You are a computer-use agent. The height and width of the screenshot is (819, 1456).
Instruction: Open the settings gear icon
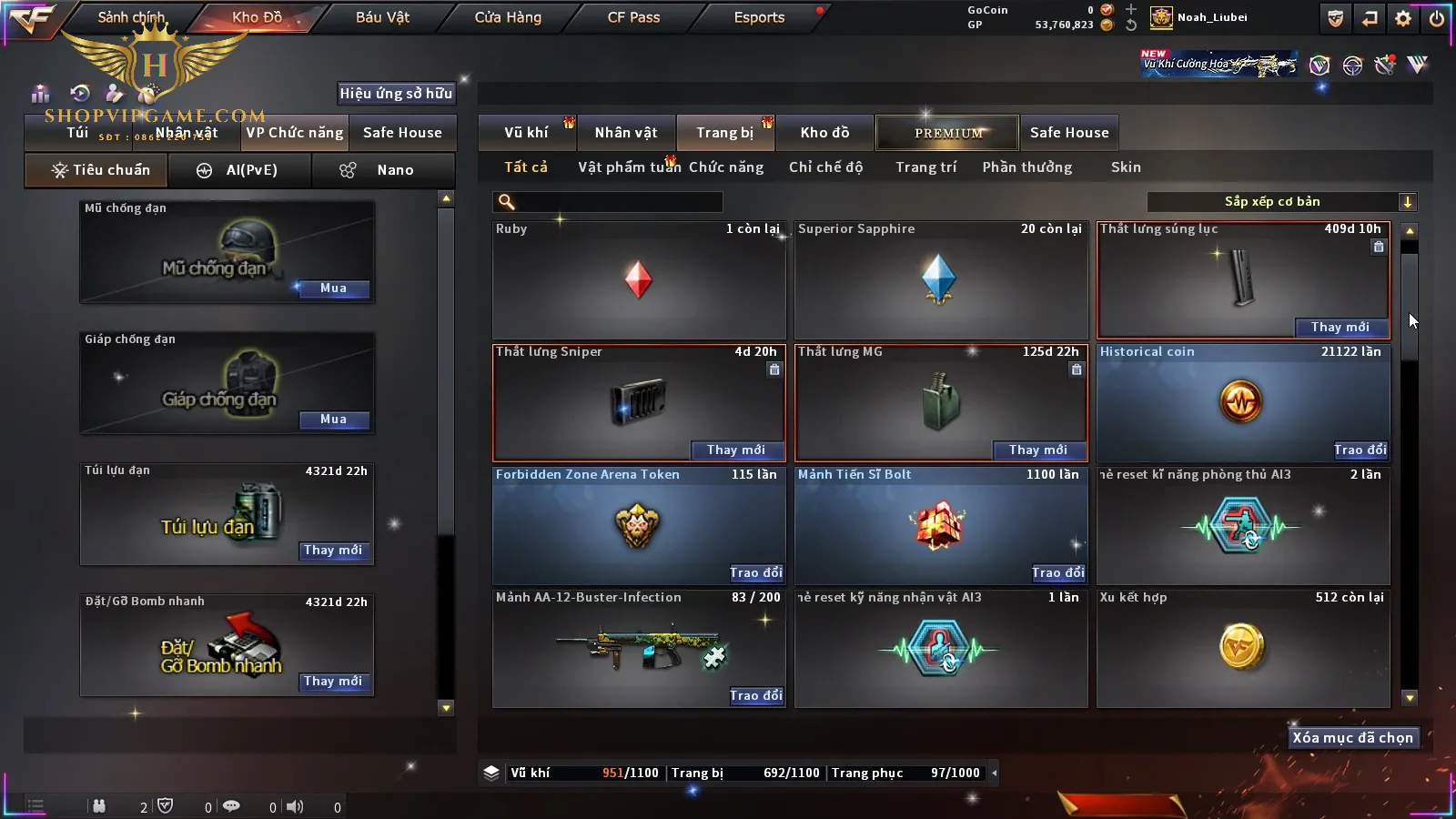[1403, 18]
